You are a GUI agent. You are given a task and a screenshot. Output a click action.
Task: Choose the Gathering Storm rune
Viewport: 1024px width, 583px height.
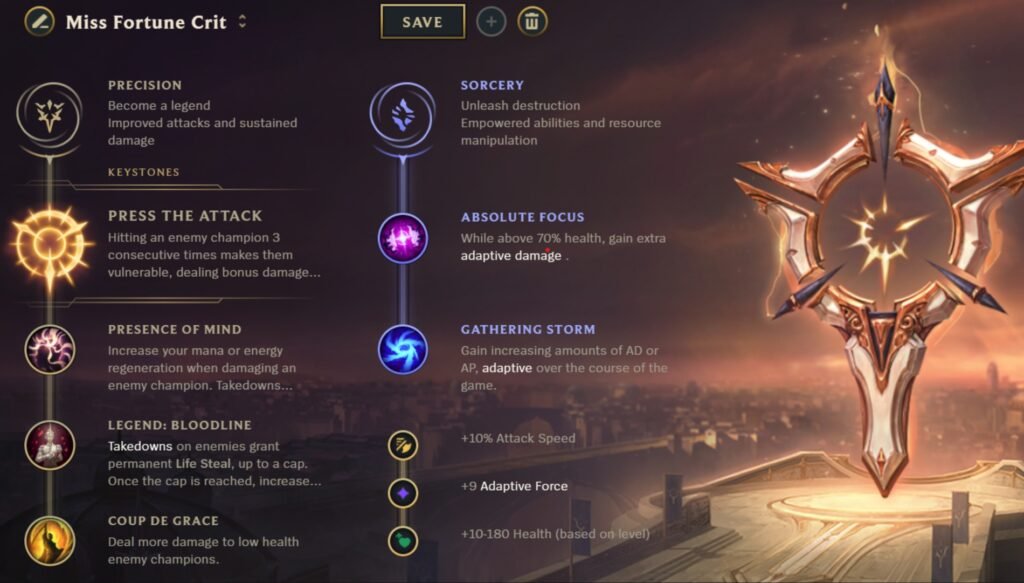point(402,349)
